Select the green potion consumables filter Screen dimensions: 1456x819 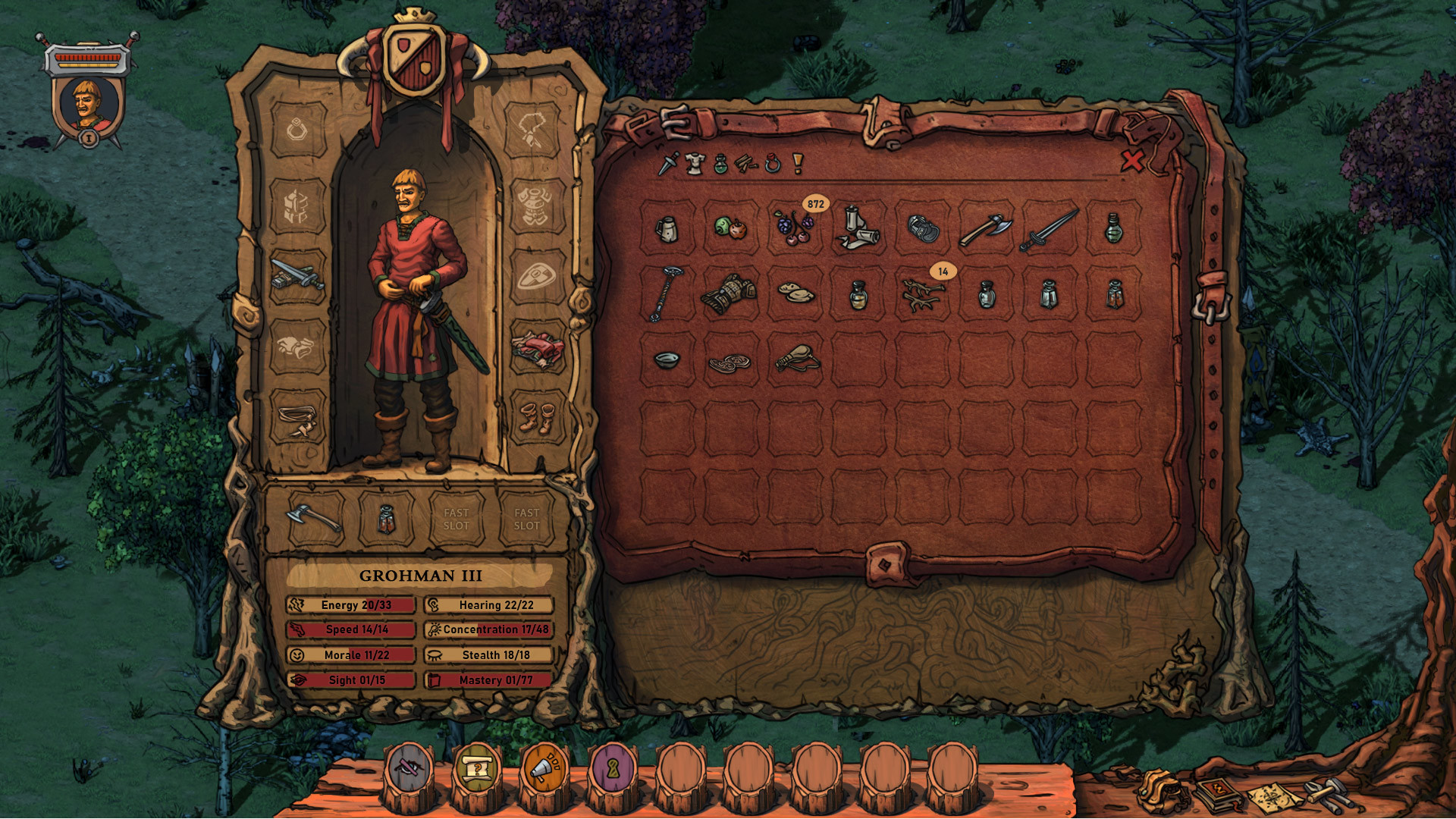click(x=720, y=163)
